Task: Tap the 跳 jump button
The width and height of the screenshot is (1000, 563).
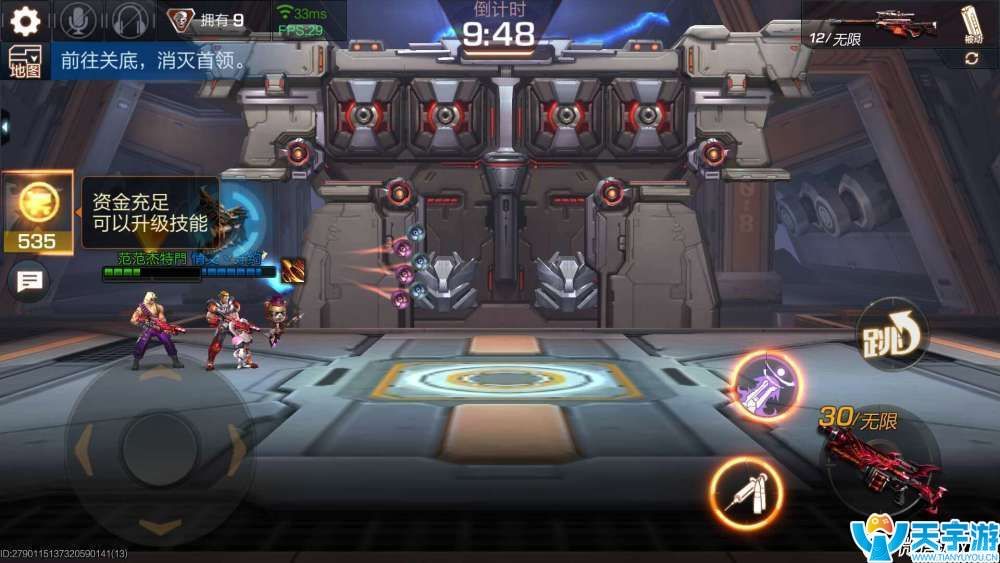Action: pos(892,335)
